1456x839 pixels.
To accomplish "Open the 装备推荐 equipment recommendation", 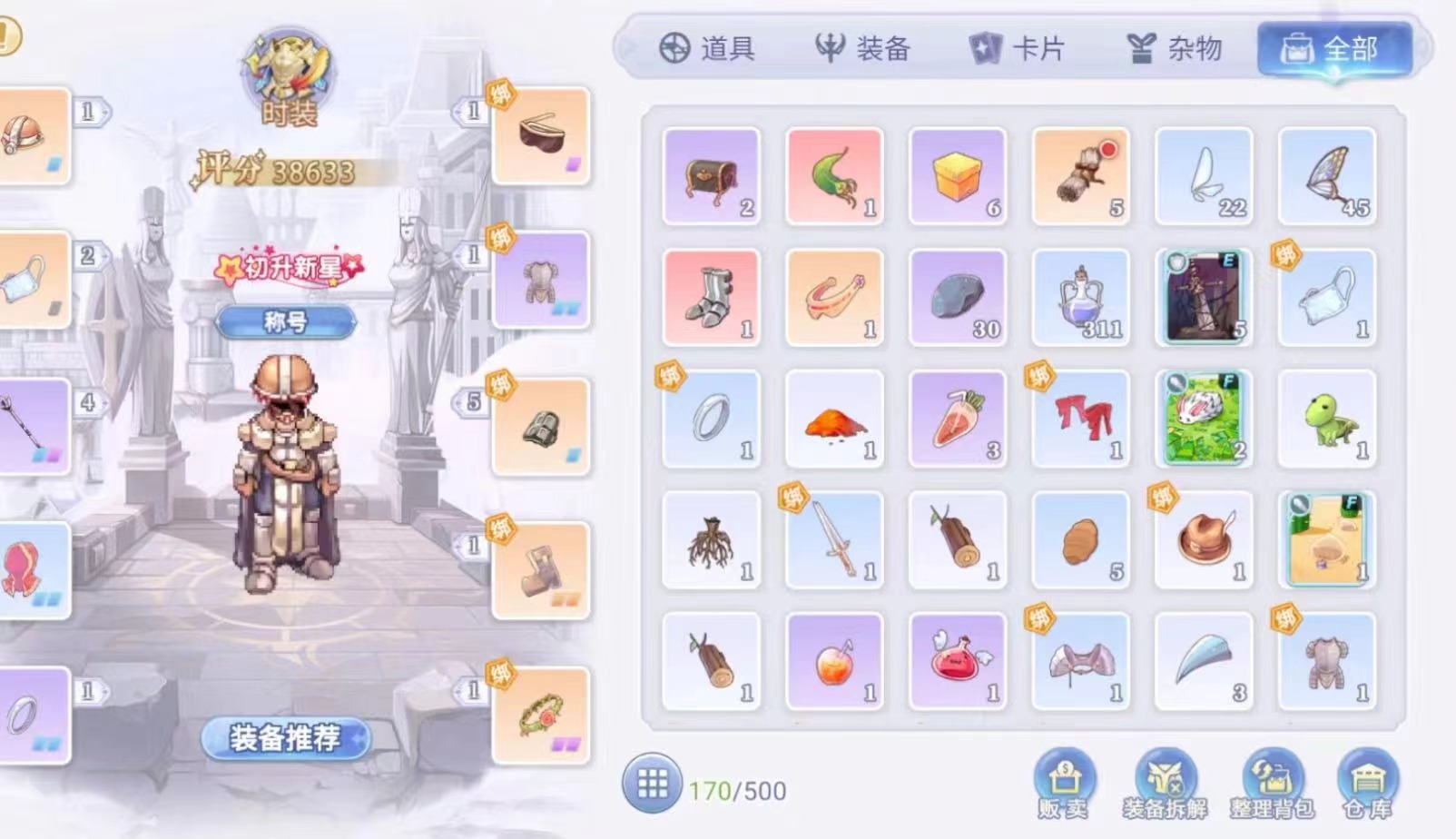I will point(285,738).
